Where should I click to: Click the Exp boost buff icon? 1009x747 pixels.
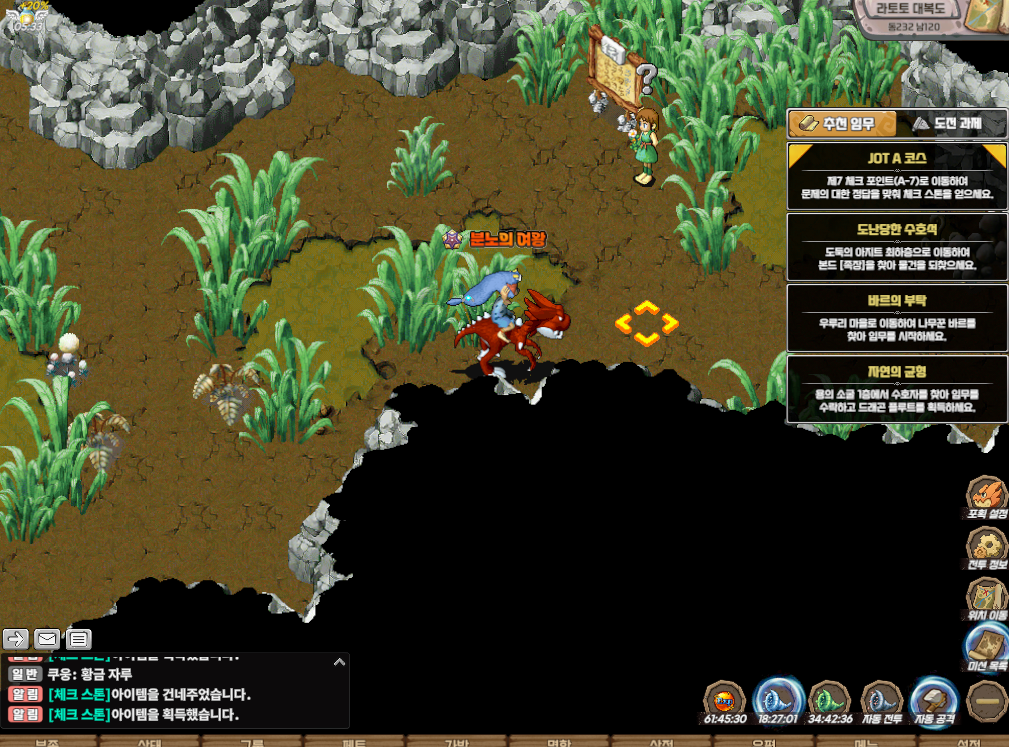(725, 700)
